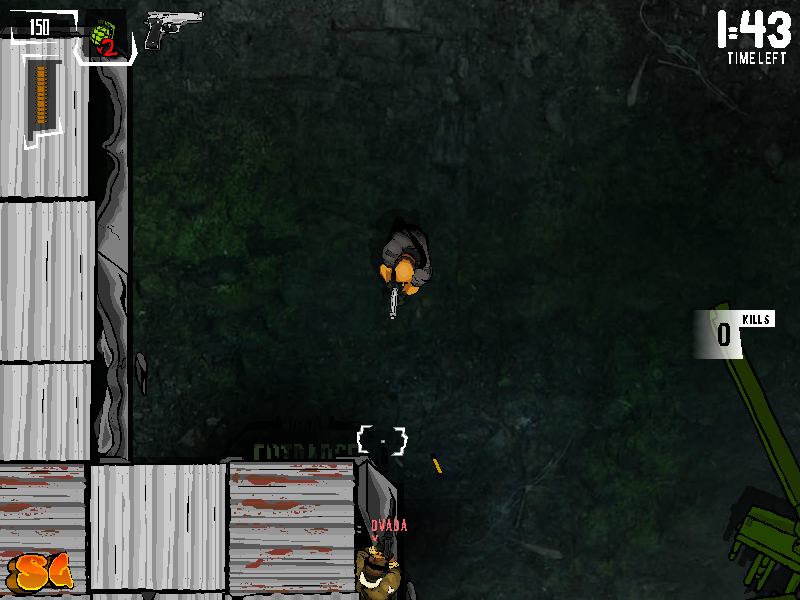Click the pistol weapon icon

170,29
